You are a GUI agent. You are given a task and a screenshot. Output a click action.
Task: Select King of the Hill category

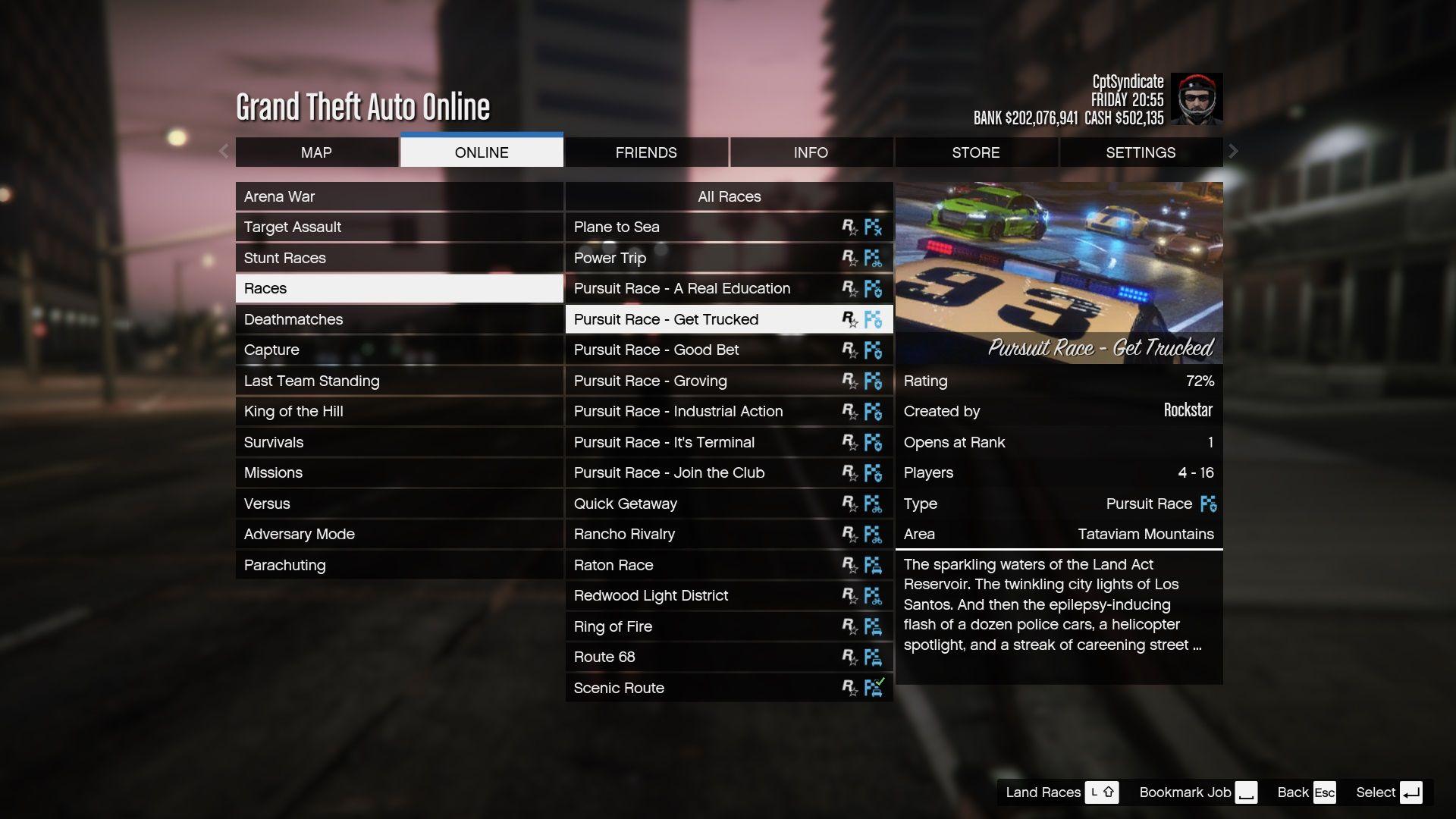click(399, 411)
